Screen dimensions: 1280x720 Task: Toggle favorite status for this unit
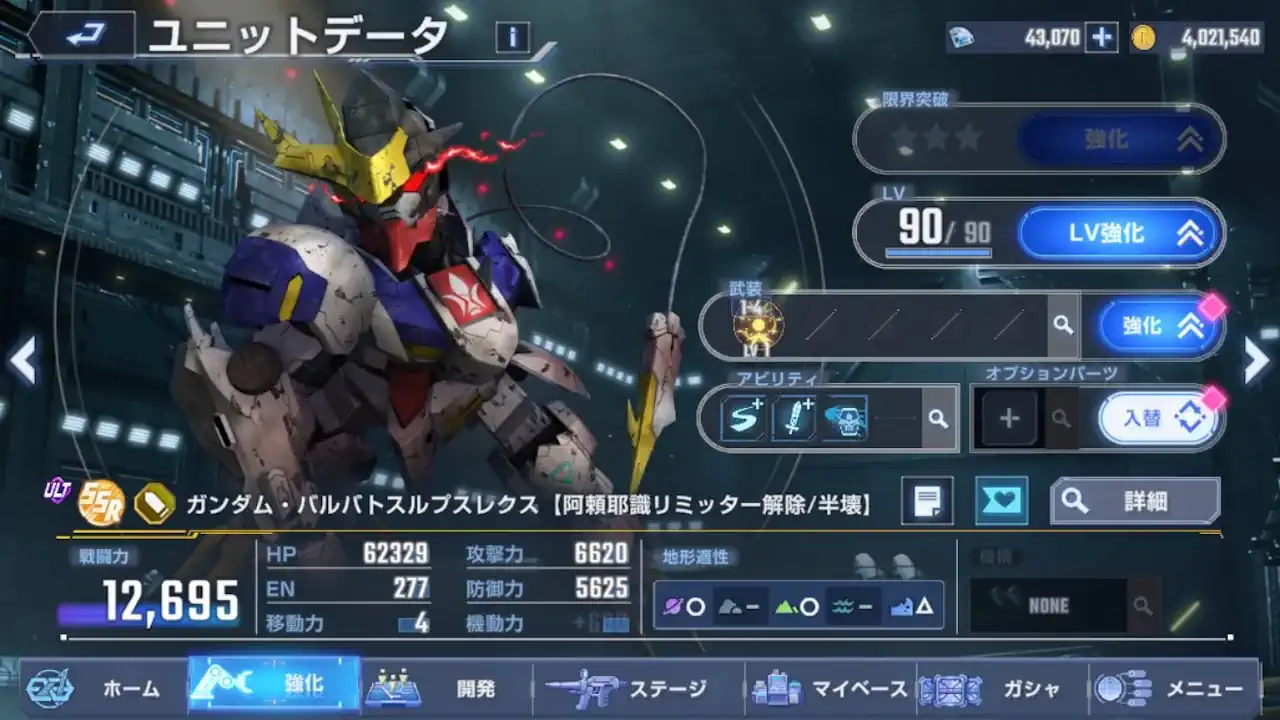[1004, 501]
